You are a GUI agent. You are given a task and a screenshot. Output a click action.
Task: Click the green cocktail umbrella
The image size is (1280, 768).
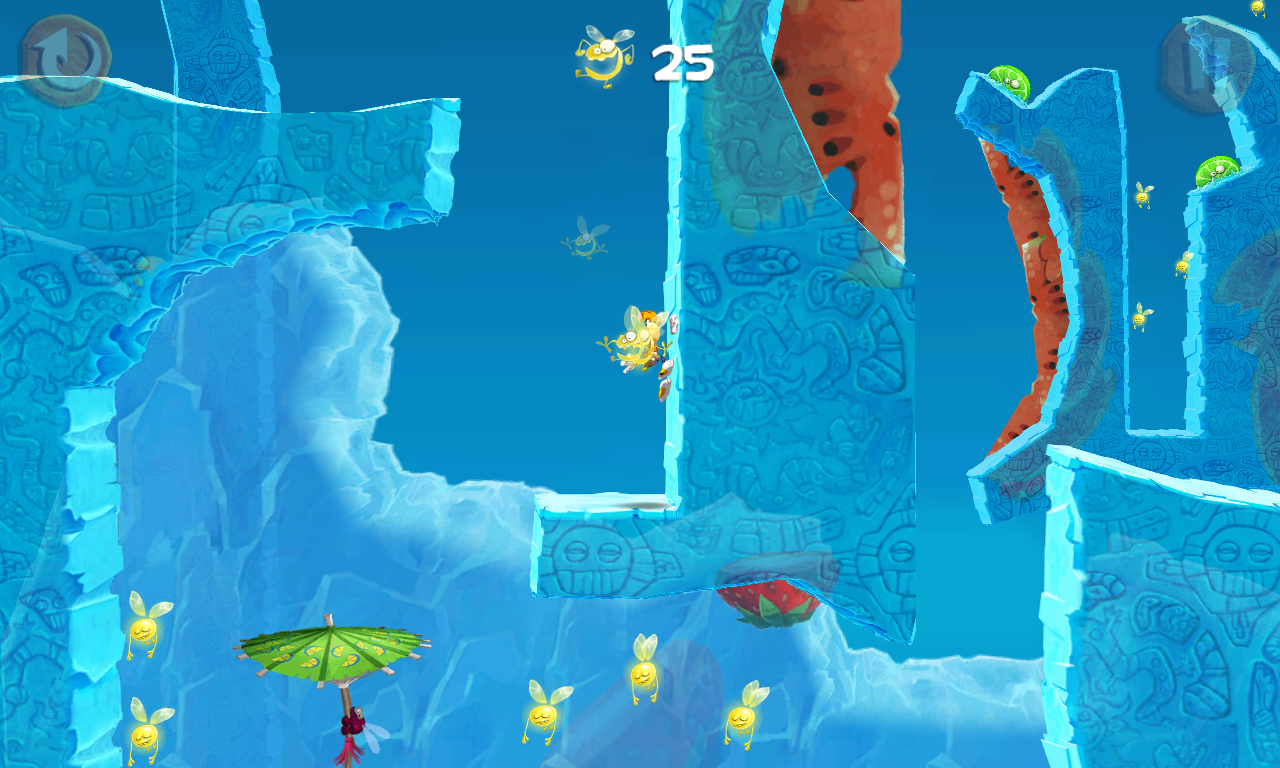coord(330,650)
